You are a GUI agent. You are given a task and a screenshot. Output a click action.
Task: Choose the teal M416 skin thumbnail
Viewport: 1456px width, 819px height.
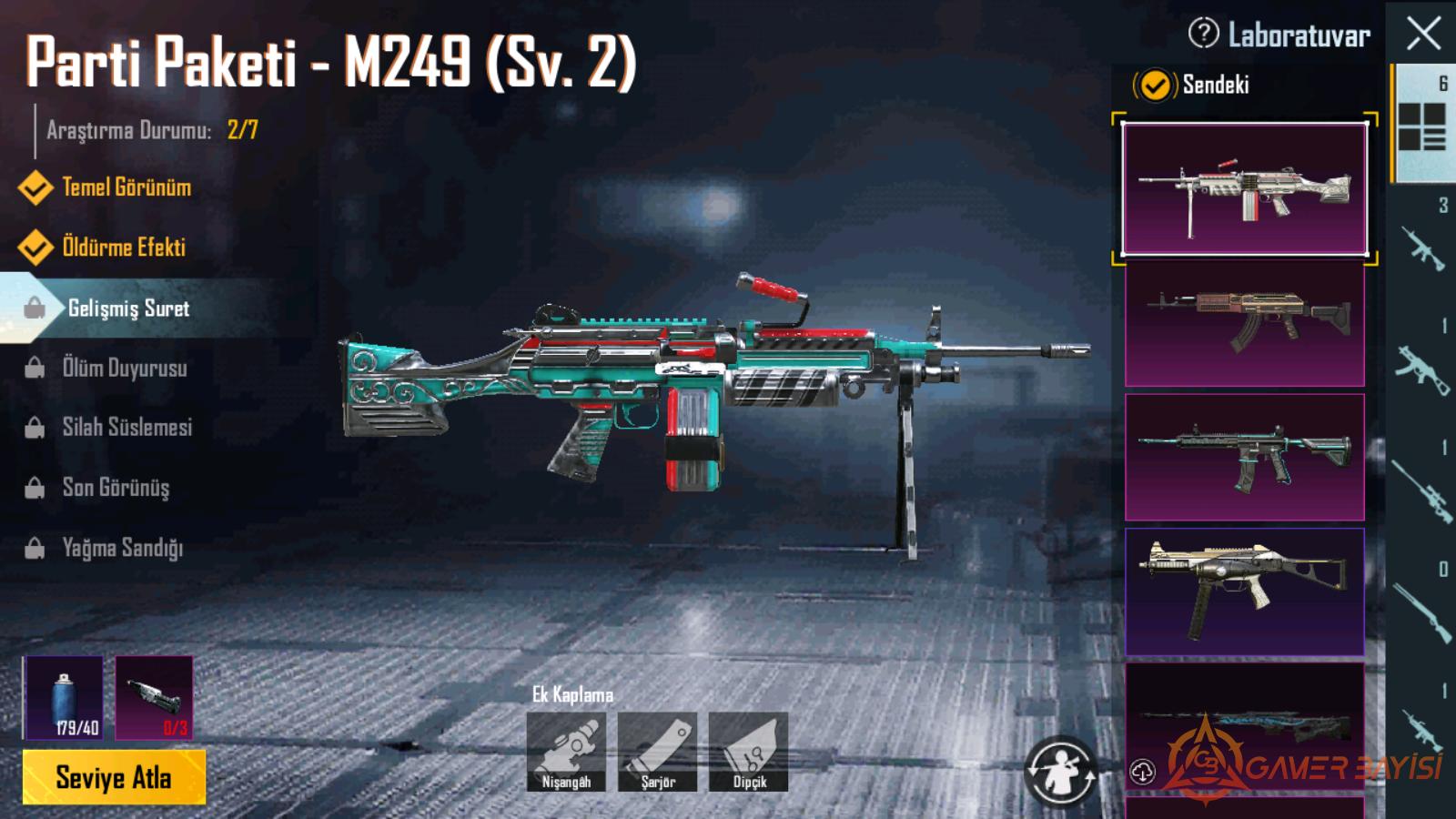click(x=1244, y=457)
